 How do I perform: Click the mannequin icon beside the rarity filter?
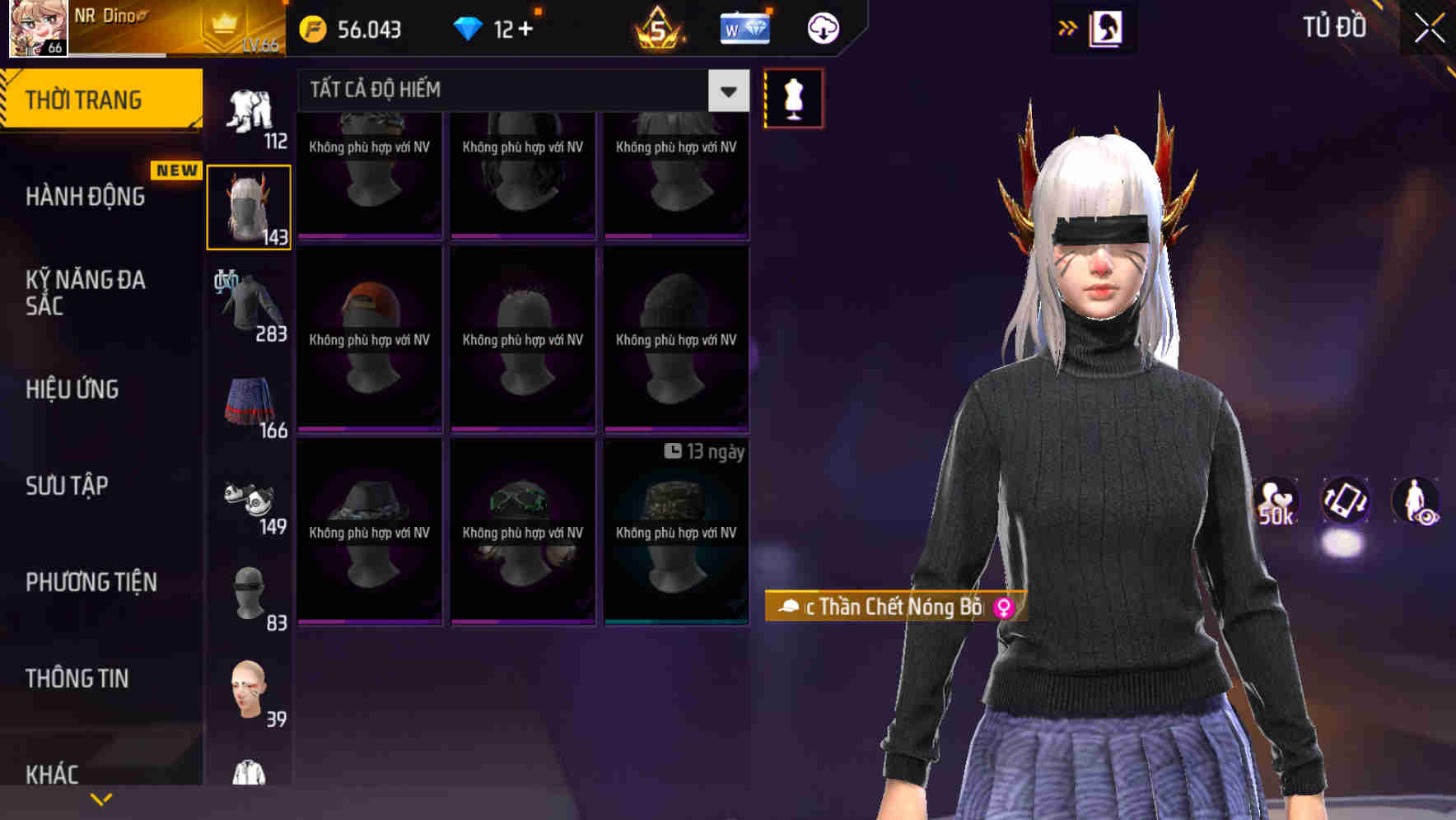793,97
